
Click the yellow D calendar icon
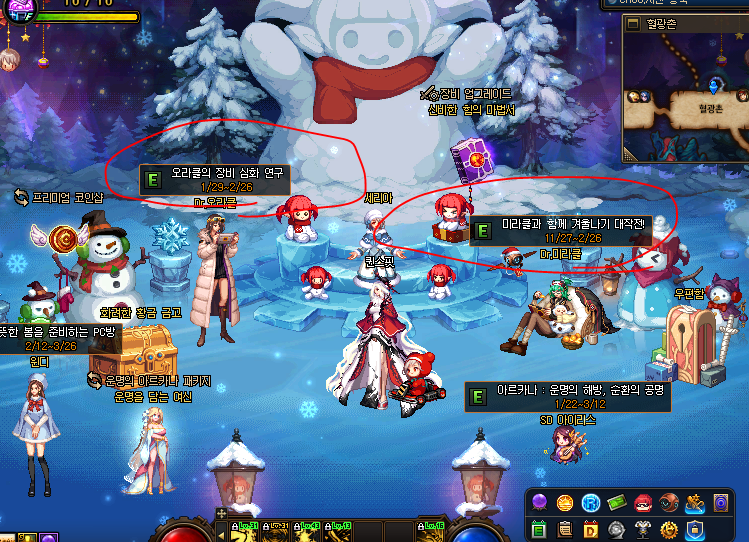click(591, 528)
